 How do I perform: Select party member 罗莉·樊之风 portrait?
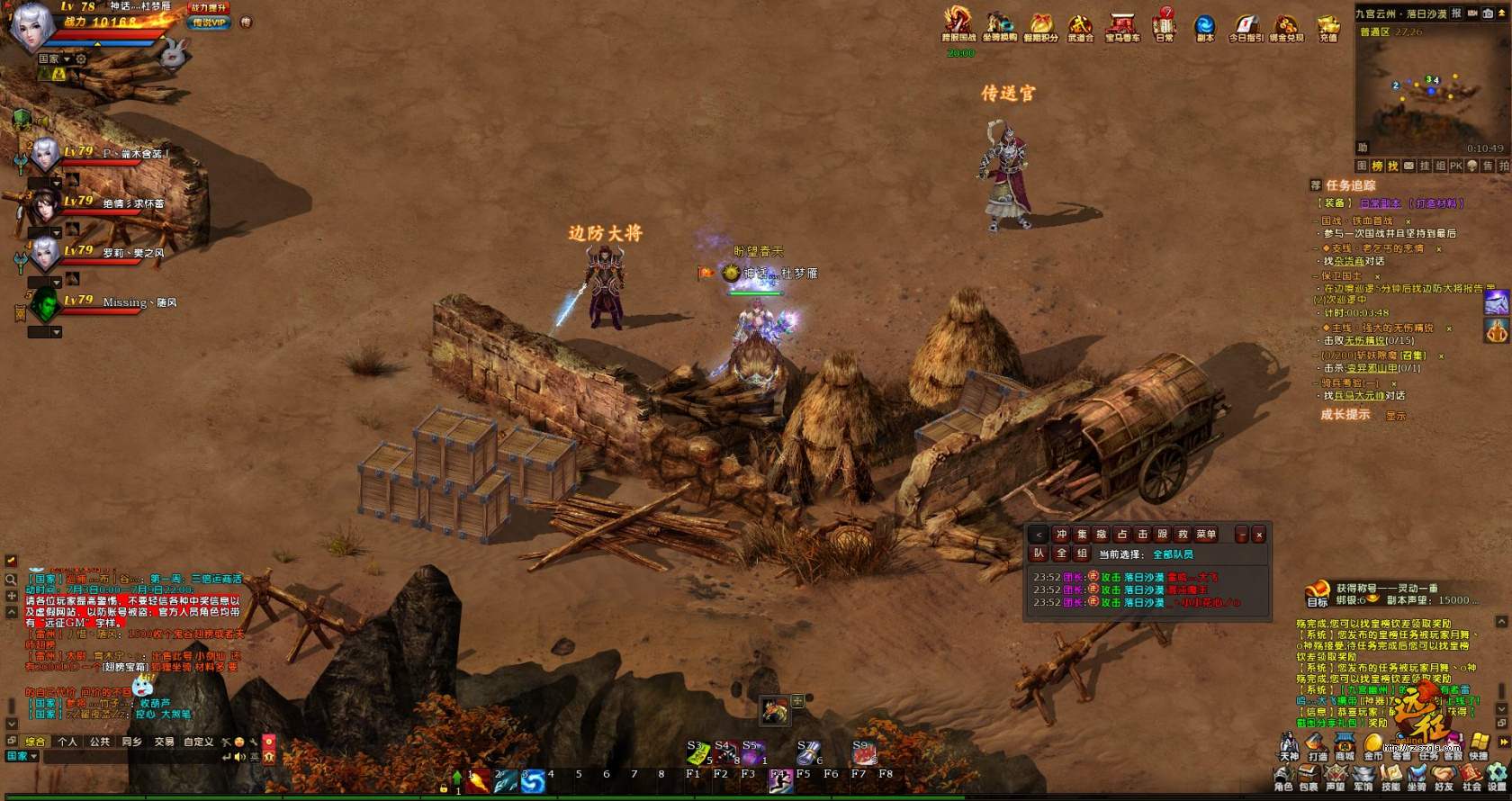pos(45,255)
